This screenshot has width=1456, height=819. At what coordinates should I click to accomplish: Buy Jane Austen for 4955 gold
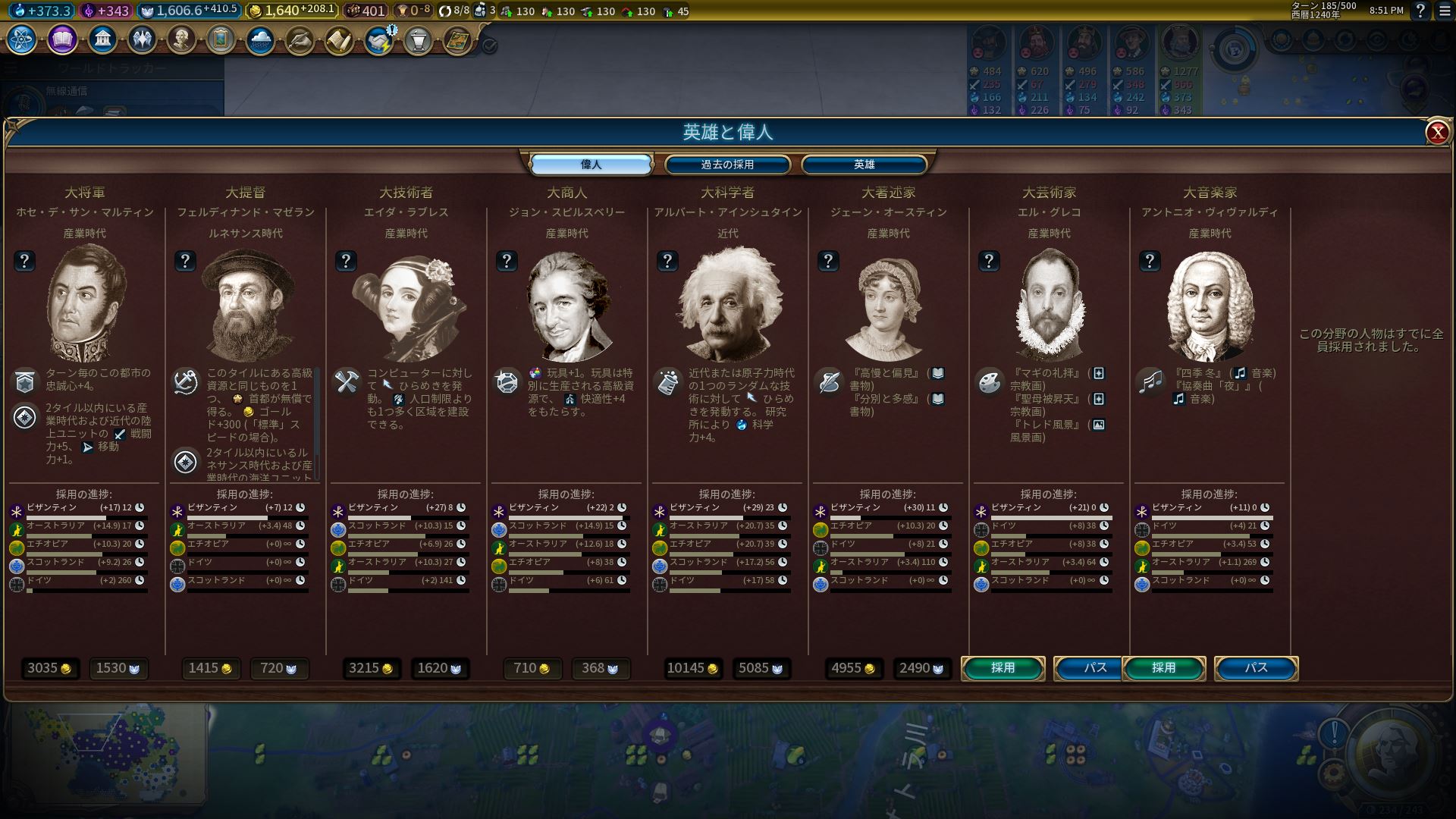[x=854, y=668]
